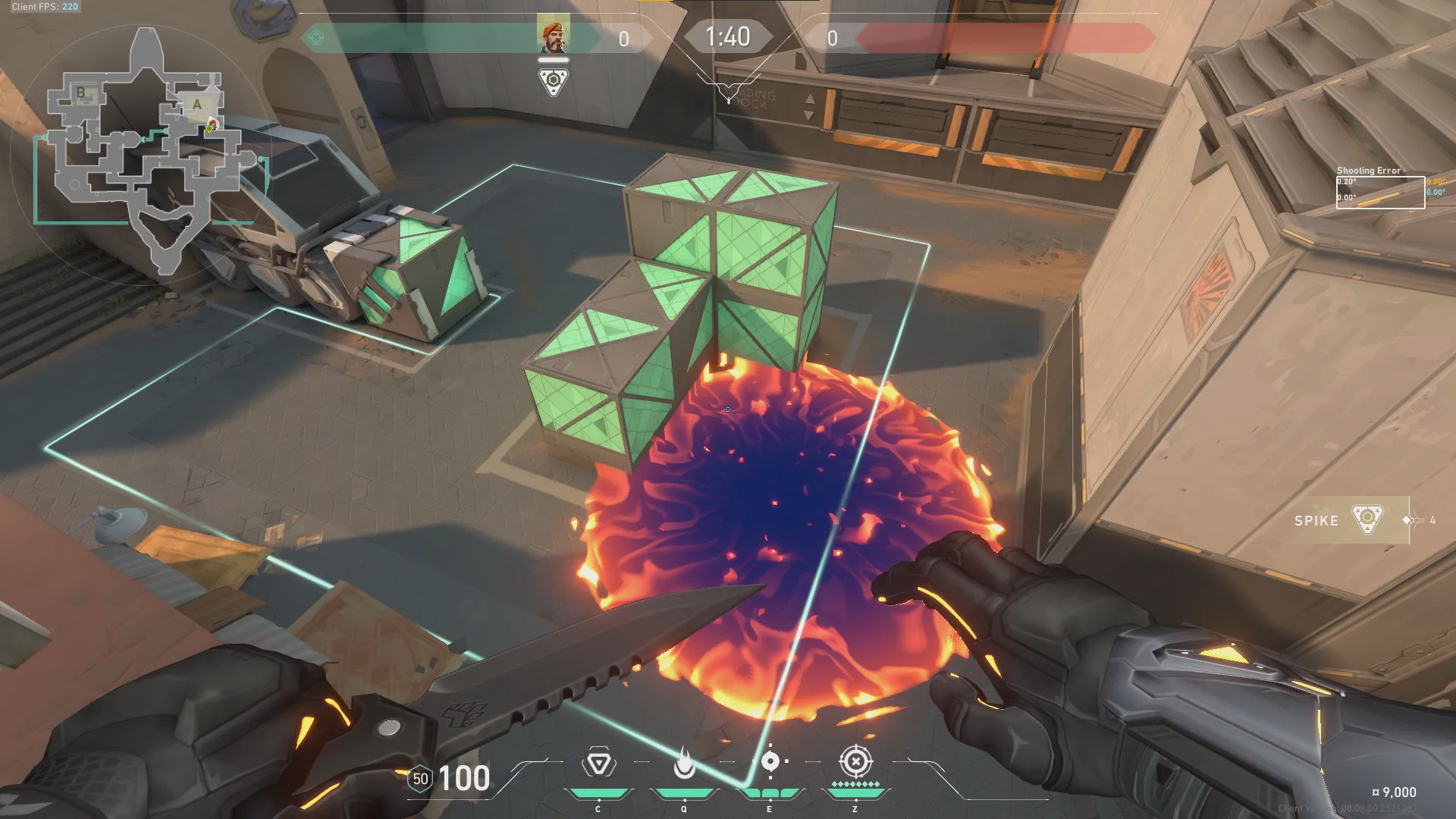
Task: Click the spike carrier icon below the portrait
Action: [554, 81]
